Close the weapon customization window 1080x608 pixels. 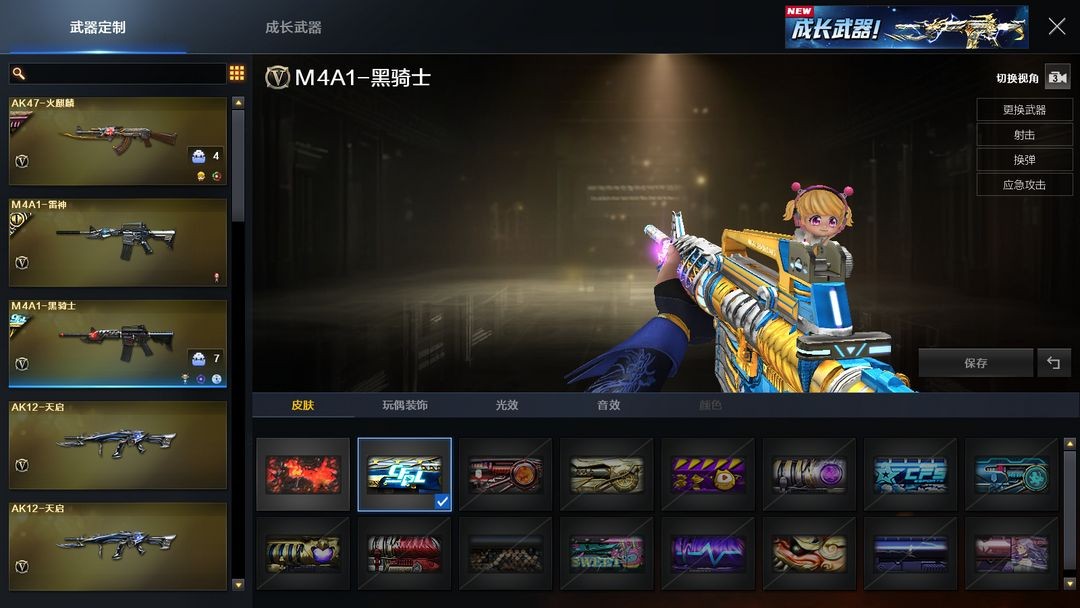point(1056,27)
